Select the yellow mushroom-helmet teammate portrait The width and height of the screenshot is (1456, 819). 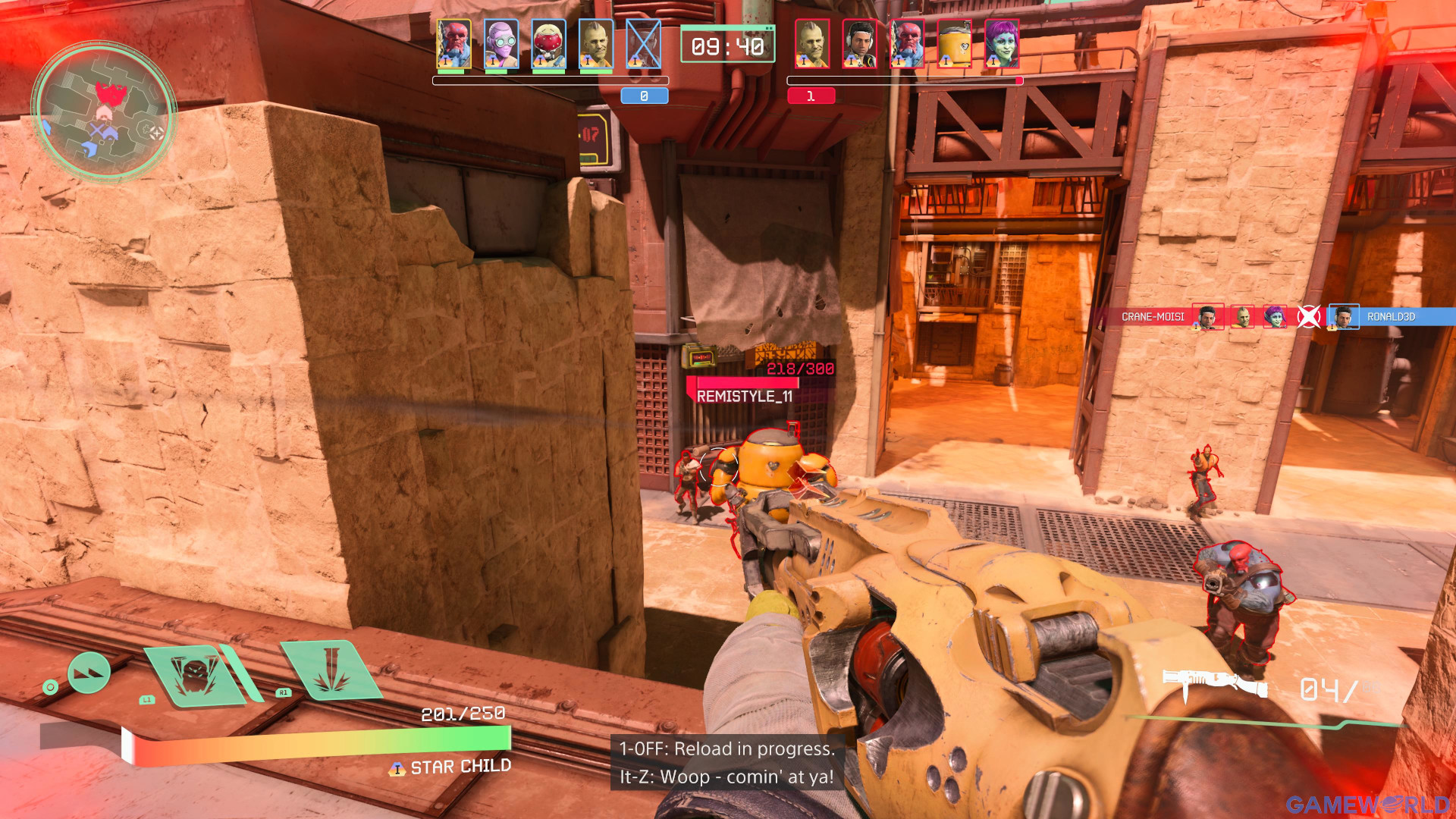pos(548,44)
